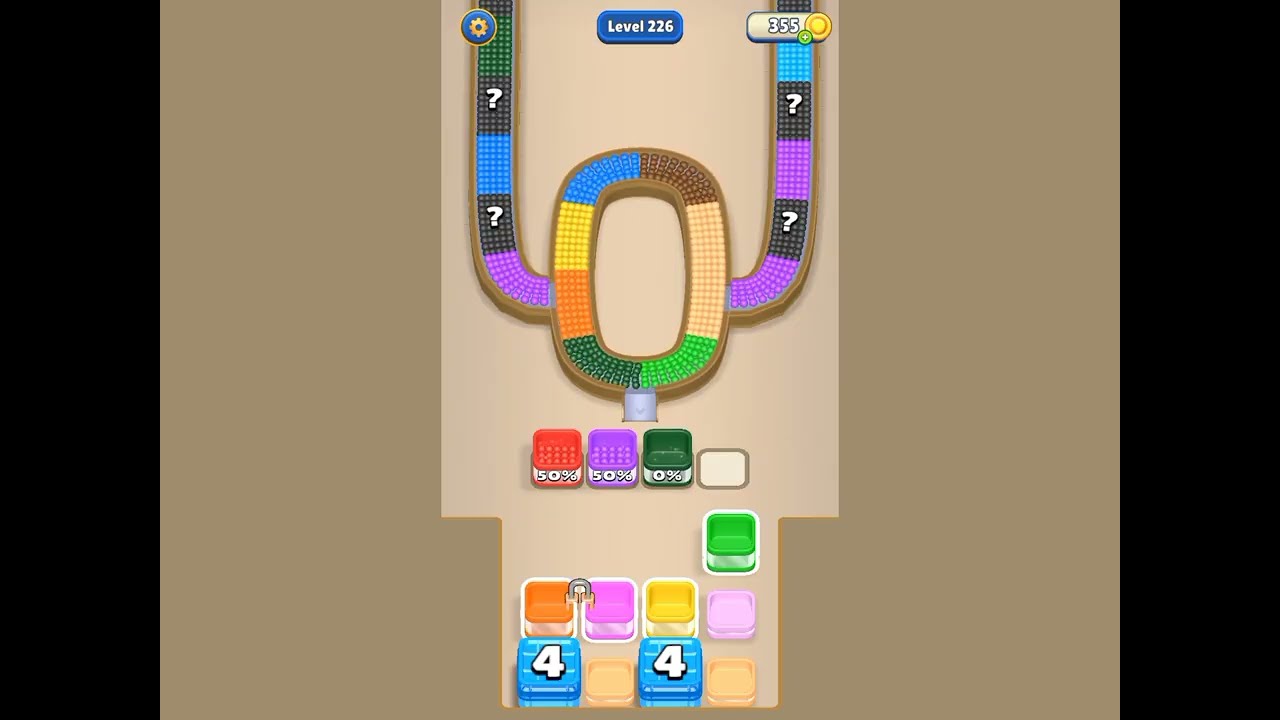Image resolution: width=1280 pixels, height=720 pixels.
Task: Open the settings gear icon
Action: point(479,27)
